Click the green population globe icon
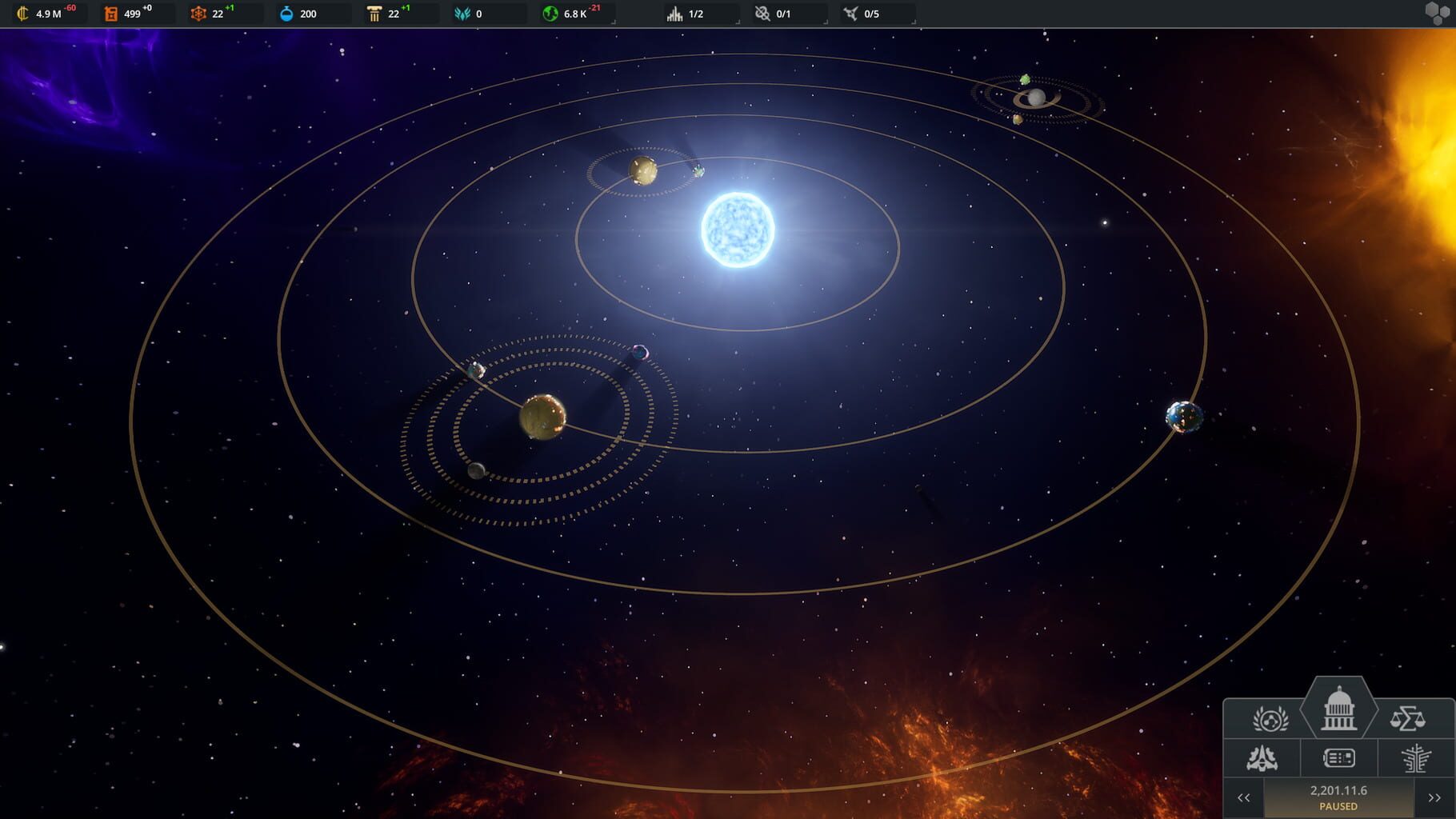Viewport: 1456px width, 819px height. (549, 13)
